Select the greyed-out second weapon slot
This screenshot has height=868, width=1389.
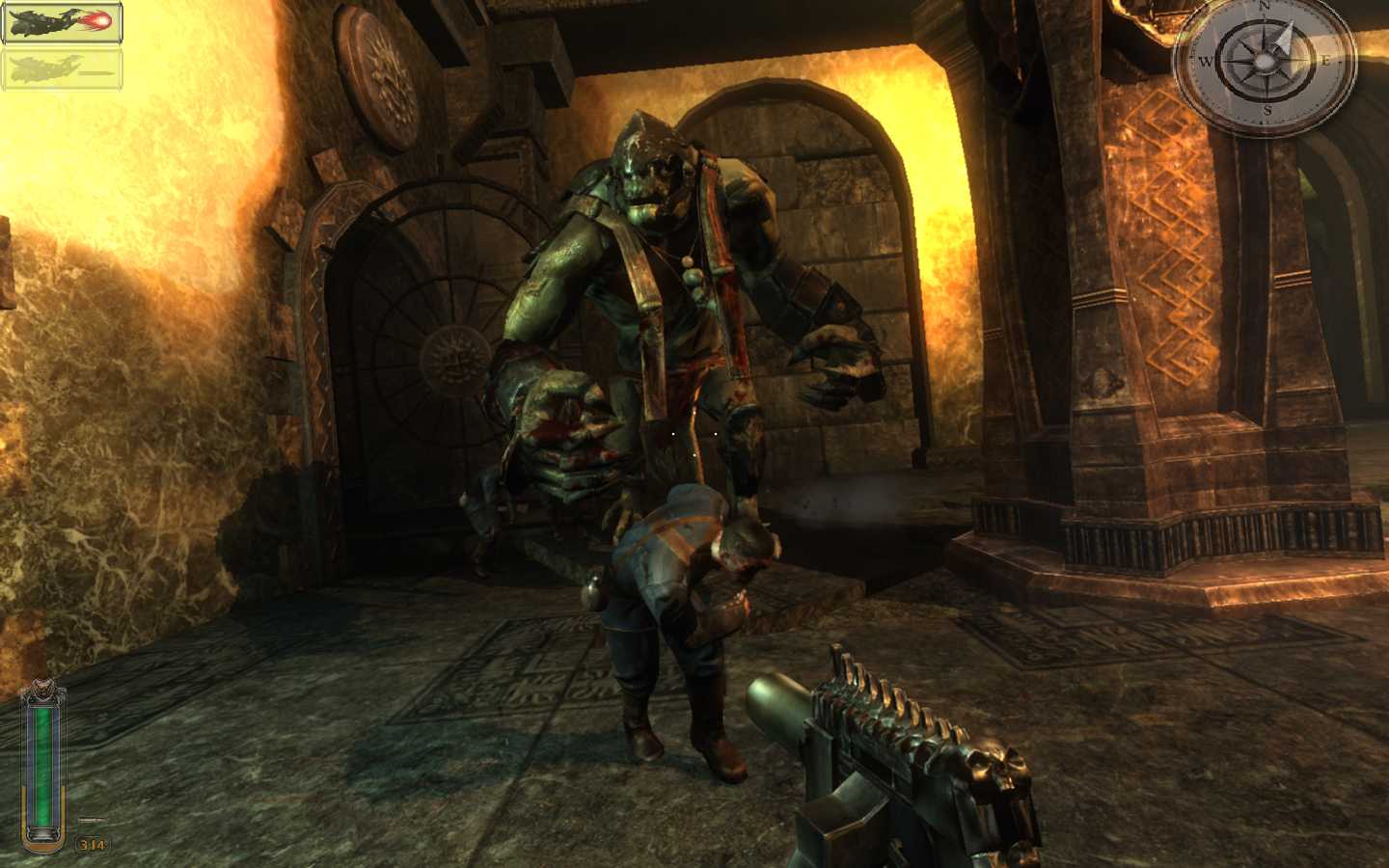tap(61, 68)
